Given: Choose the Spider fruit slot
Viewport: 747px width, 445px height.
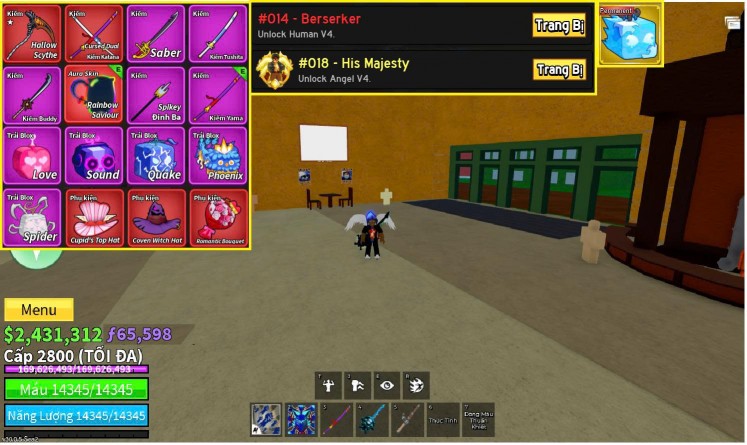Looking at the screenshot, I should click(x=32, y=218).
